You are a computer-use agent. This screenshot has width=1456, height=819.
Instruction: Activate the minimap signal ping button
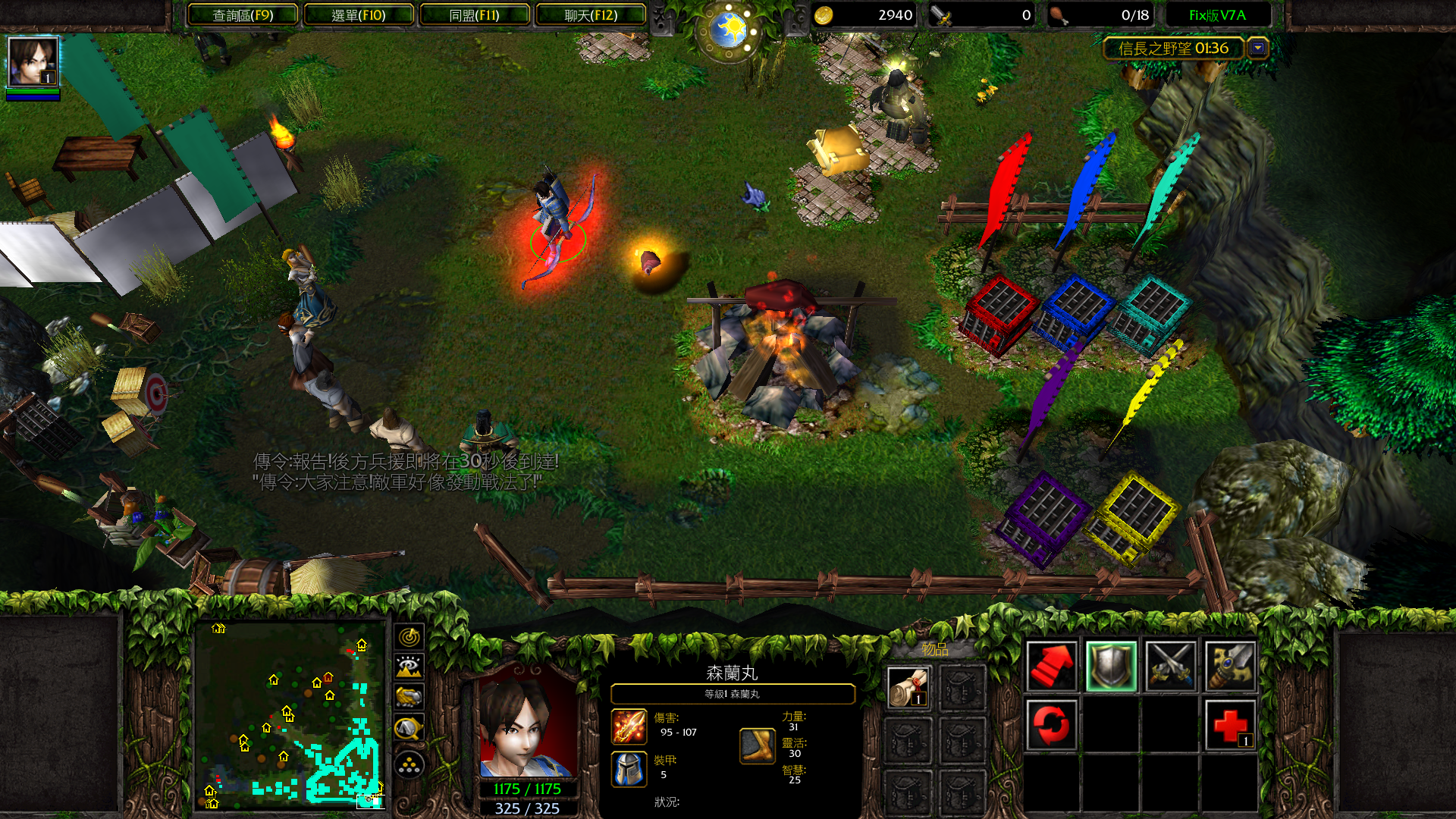(409, 637)
